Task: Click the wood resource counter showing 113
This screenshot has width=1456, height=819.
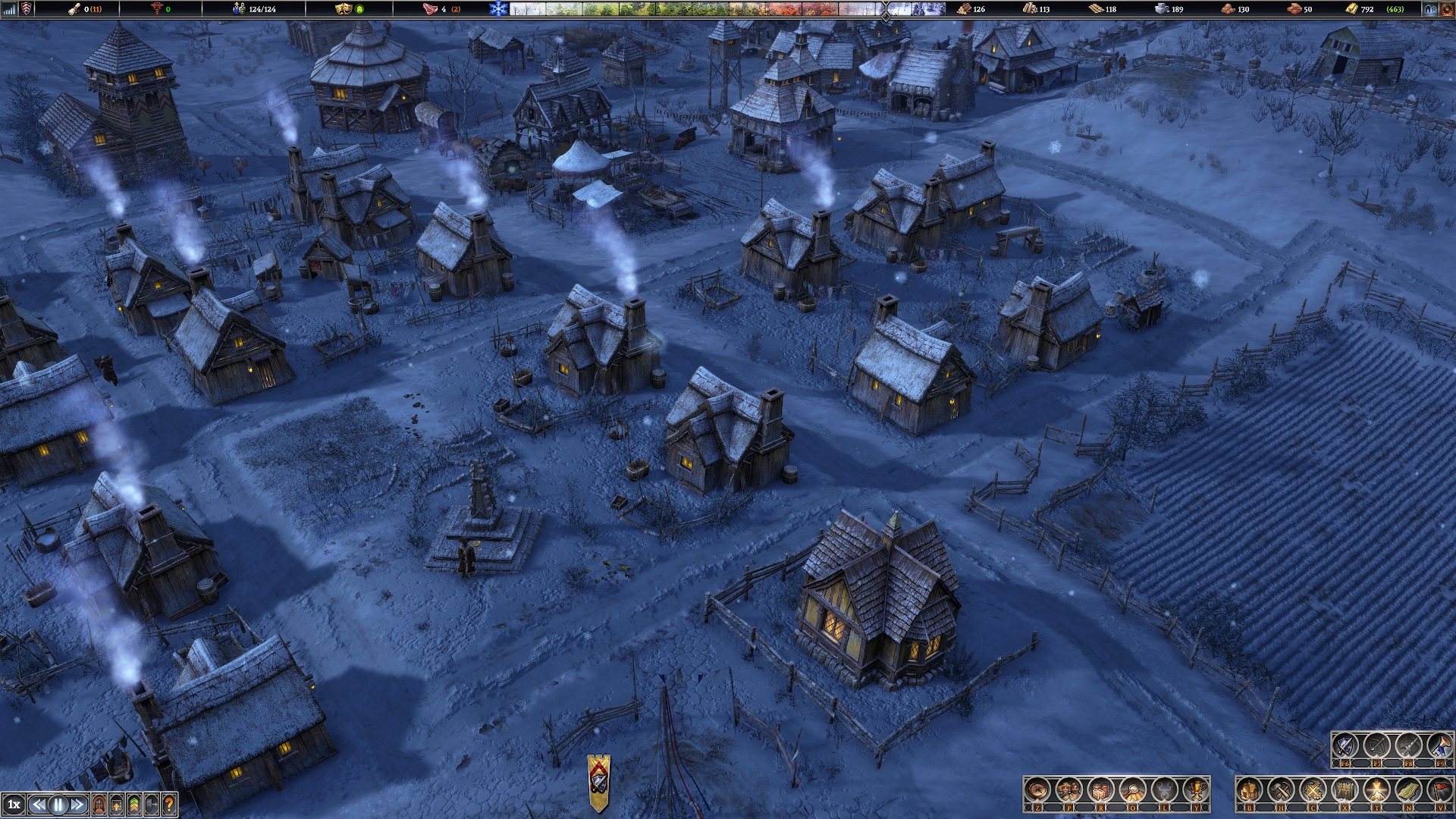Action: [x=1039, y=10]
